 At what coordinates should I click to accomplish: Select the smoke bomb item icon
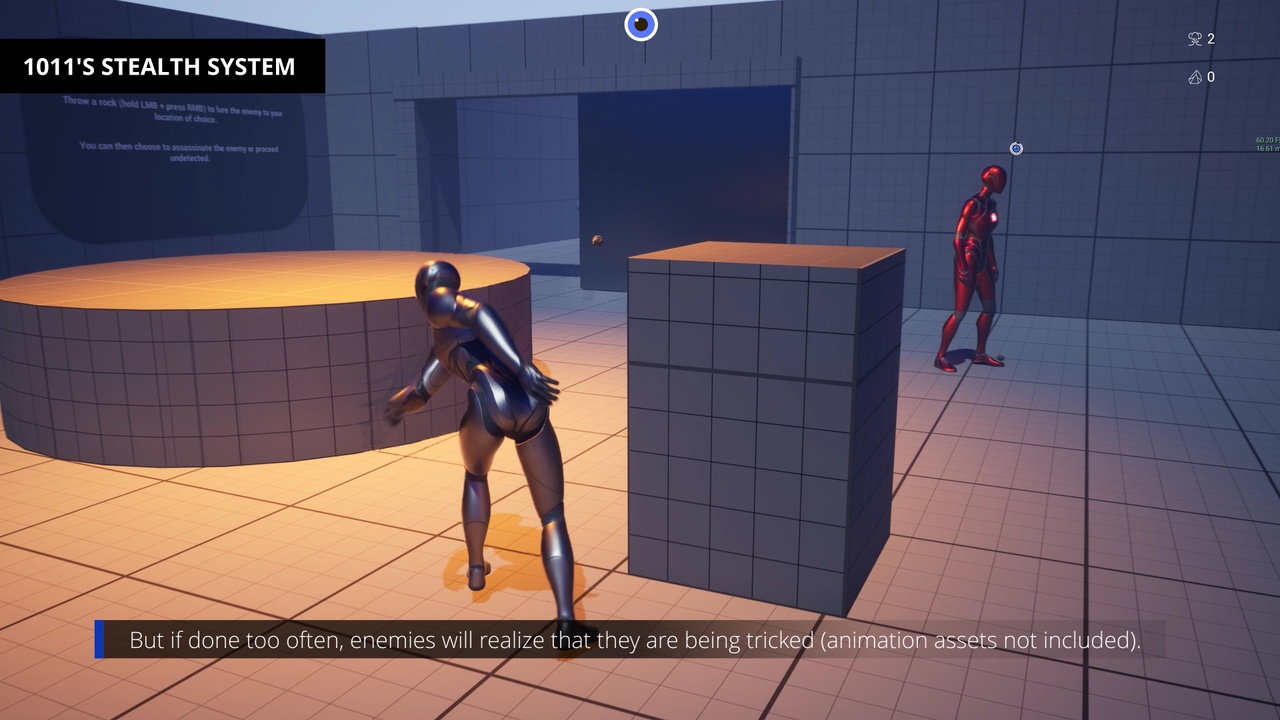pyautogui.click(x=1194, y=39)
